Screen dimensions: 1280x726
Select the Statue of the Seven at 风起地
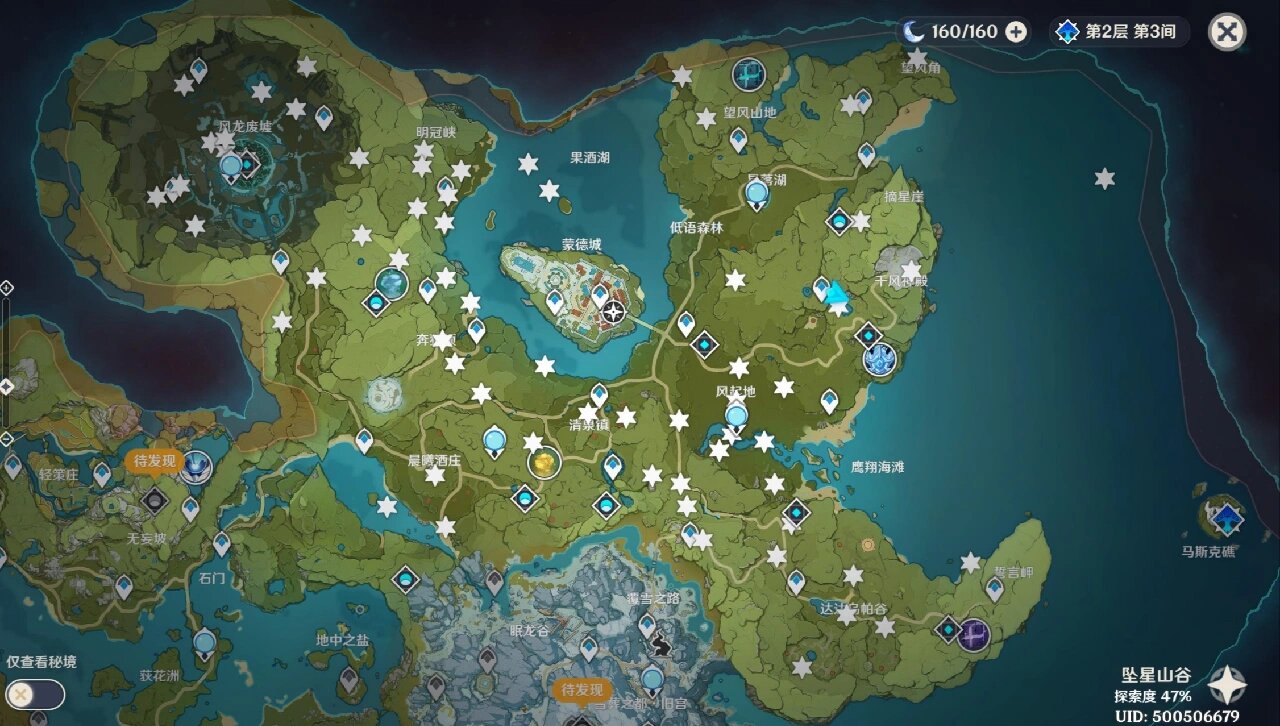(x=737, y=415)
